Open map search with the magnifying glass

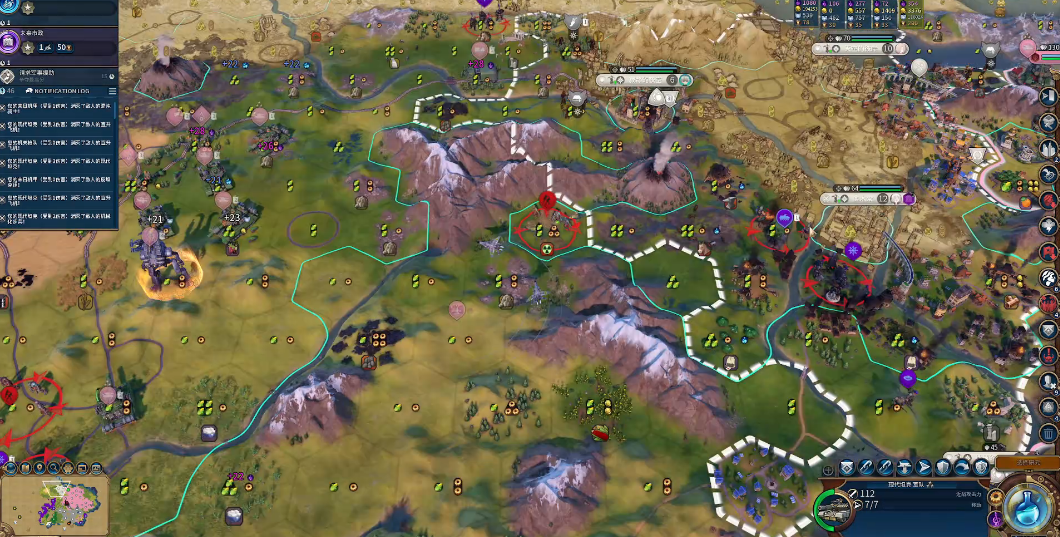click(55, 466)
